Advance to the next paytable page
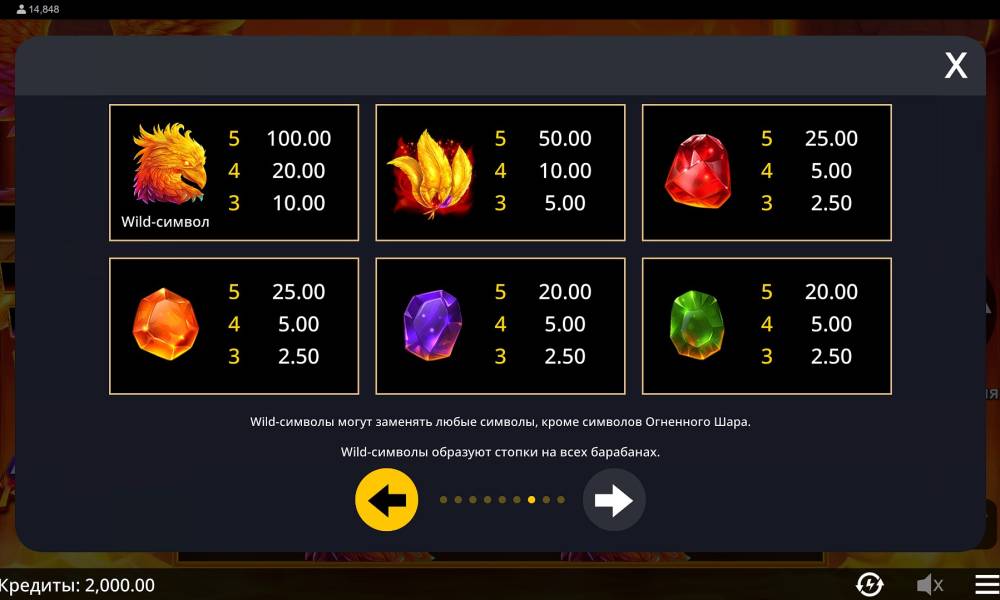This screenshot has height=600, width=1000. tap(614, 499)
